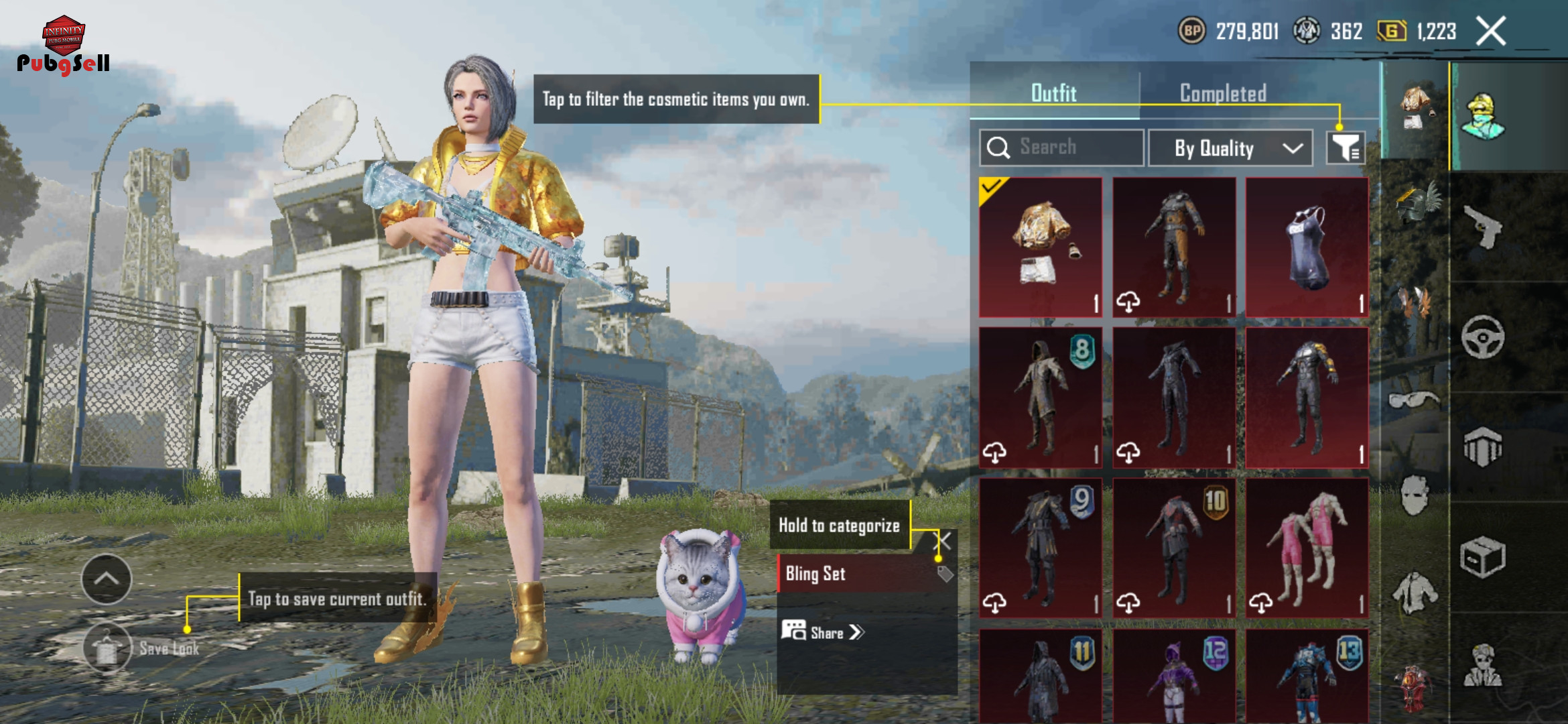1568x724 pixels.
Task: Select the outfit with level 10 badge
Action: (1174, 548)
